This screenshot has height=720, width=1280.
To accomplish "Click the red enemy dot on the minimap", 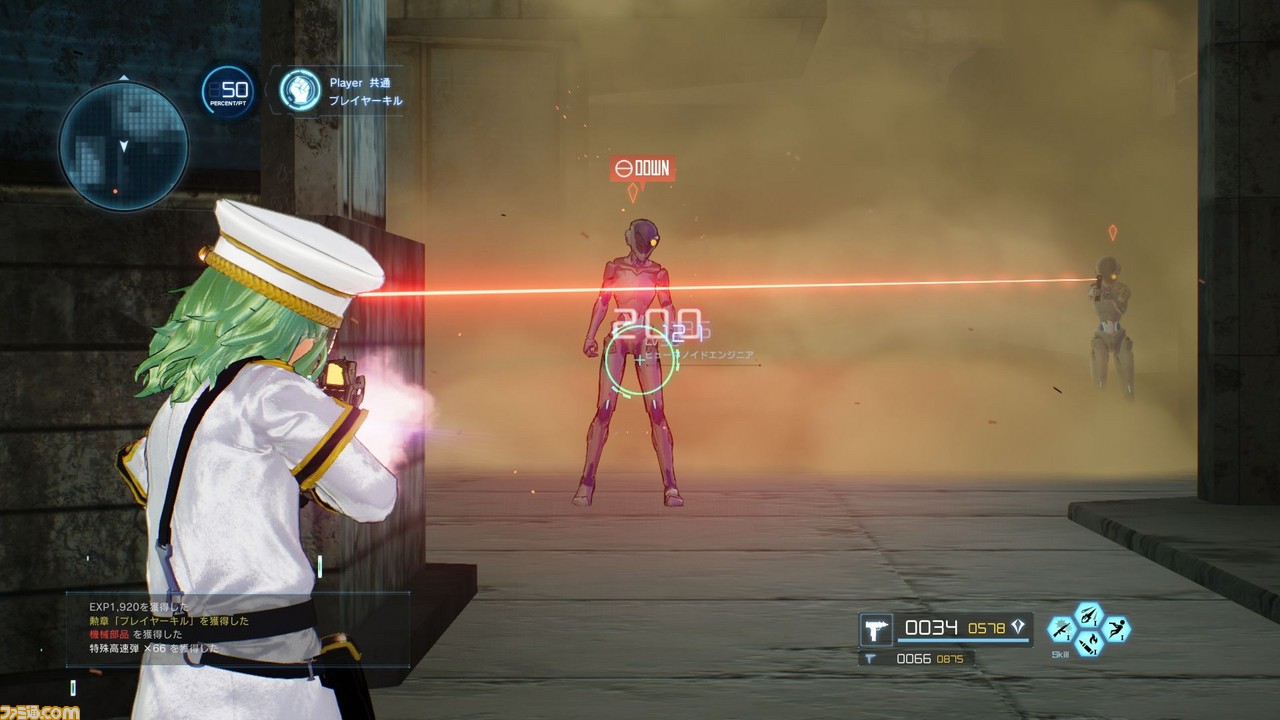I will pyautogui.click(x=116, y=190).
